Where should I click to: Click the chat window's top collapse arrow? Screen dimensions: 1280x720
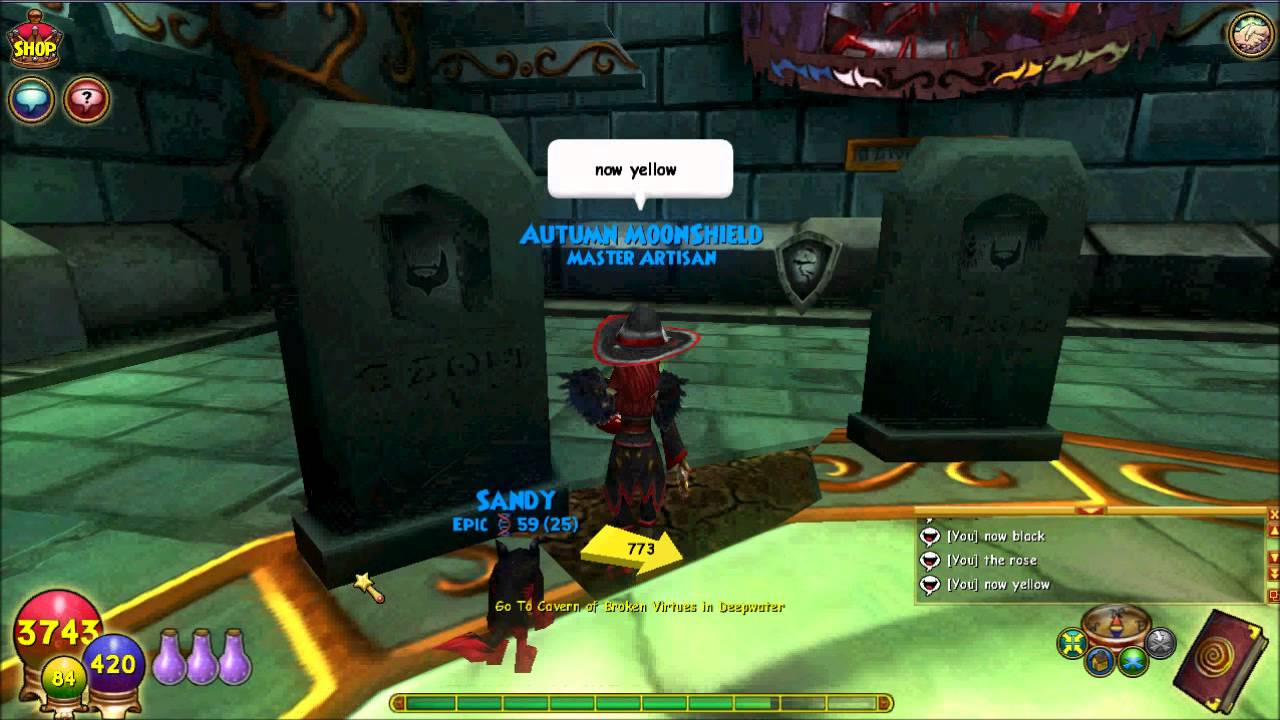[x=1090, y=510]
